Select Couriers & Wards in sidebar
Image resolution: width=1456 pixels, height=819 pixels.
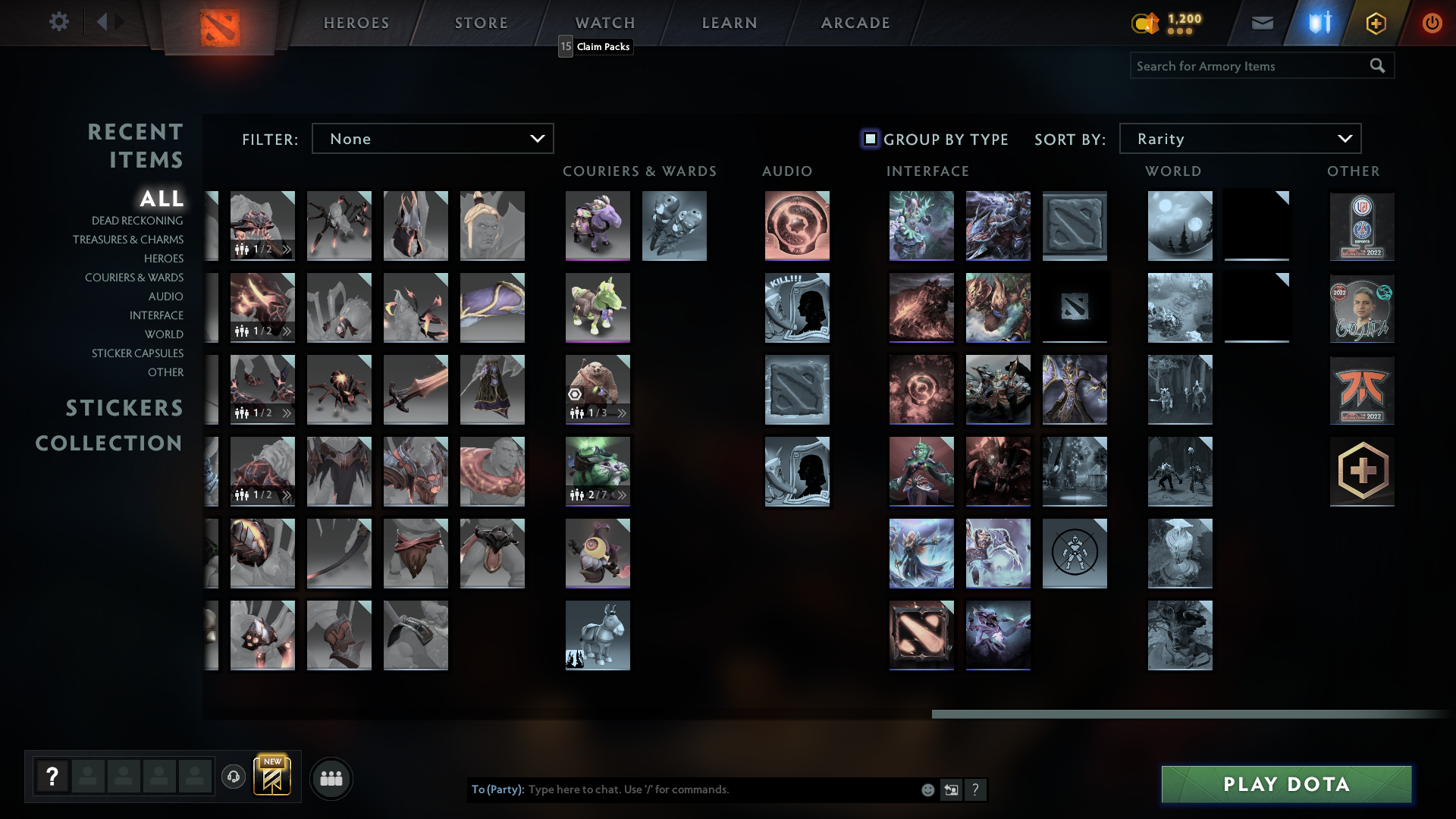point(133,278)
